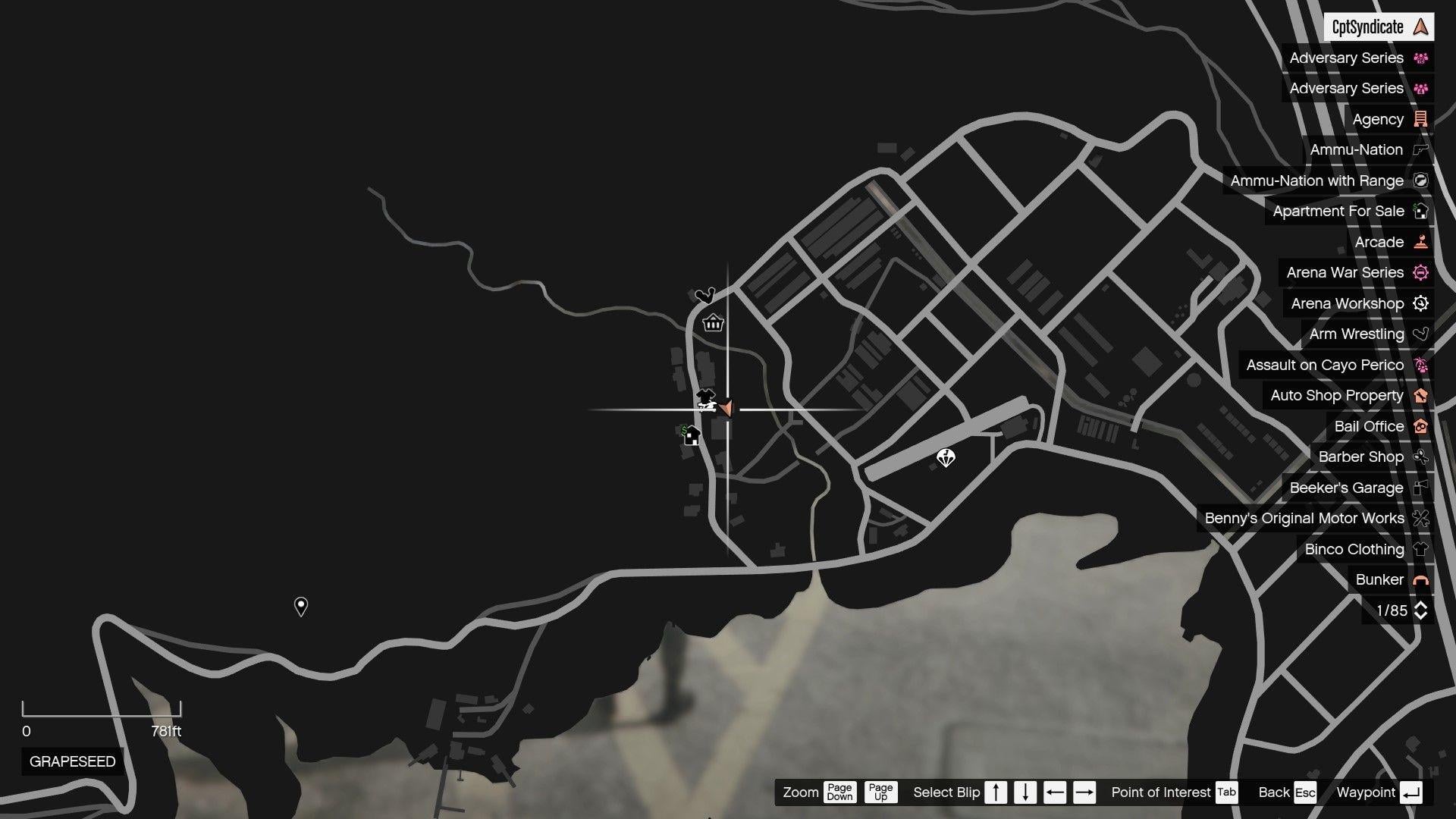Click the Arm Wrestling icon in the sidebar
Image resolution: width=1456 pixels, height=819 pixels.
click(x=1420, y=334)
